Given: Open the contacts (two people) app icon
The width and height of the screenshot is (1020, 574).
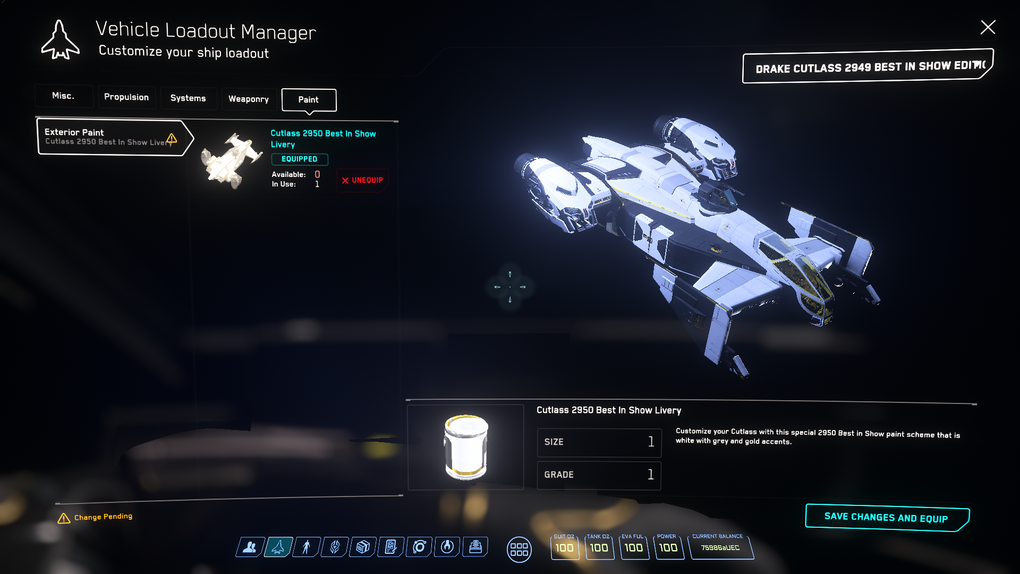Looking at the screenshot, I should pos(250,547).
